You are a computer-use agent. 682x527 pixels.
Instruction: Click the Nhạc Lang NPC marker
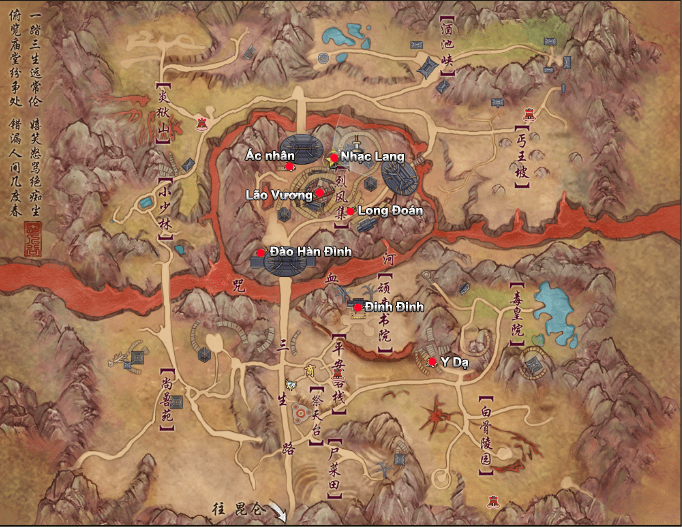click(x=333, y=157)
